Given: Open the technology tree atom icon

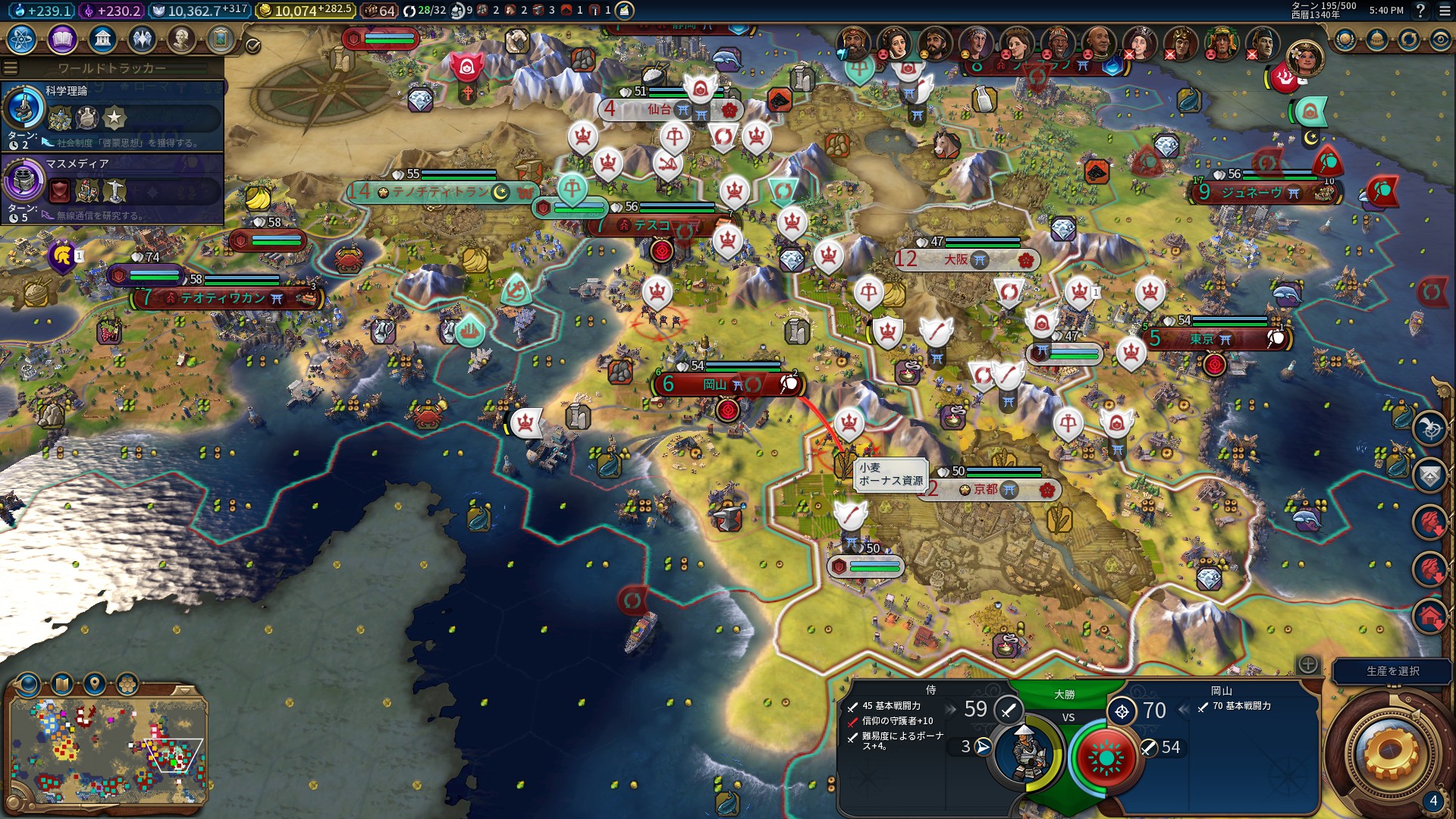Looking at the screenshot, I should 22,39.
